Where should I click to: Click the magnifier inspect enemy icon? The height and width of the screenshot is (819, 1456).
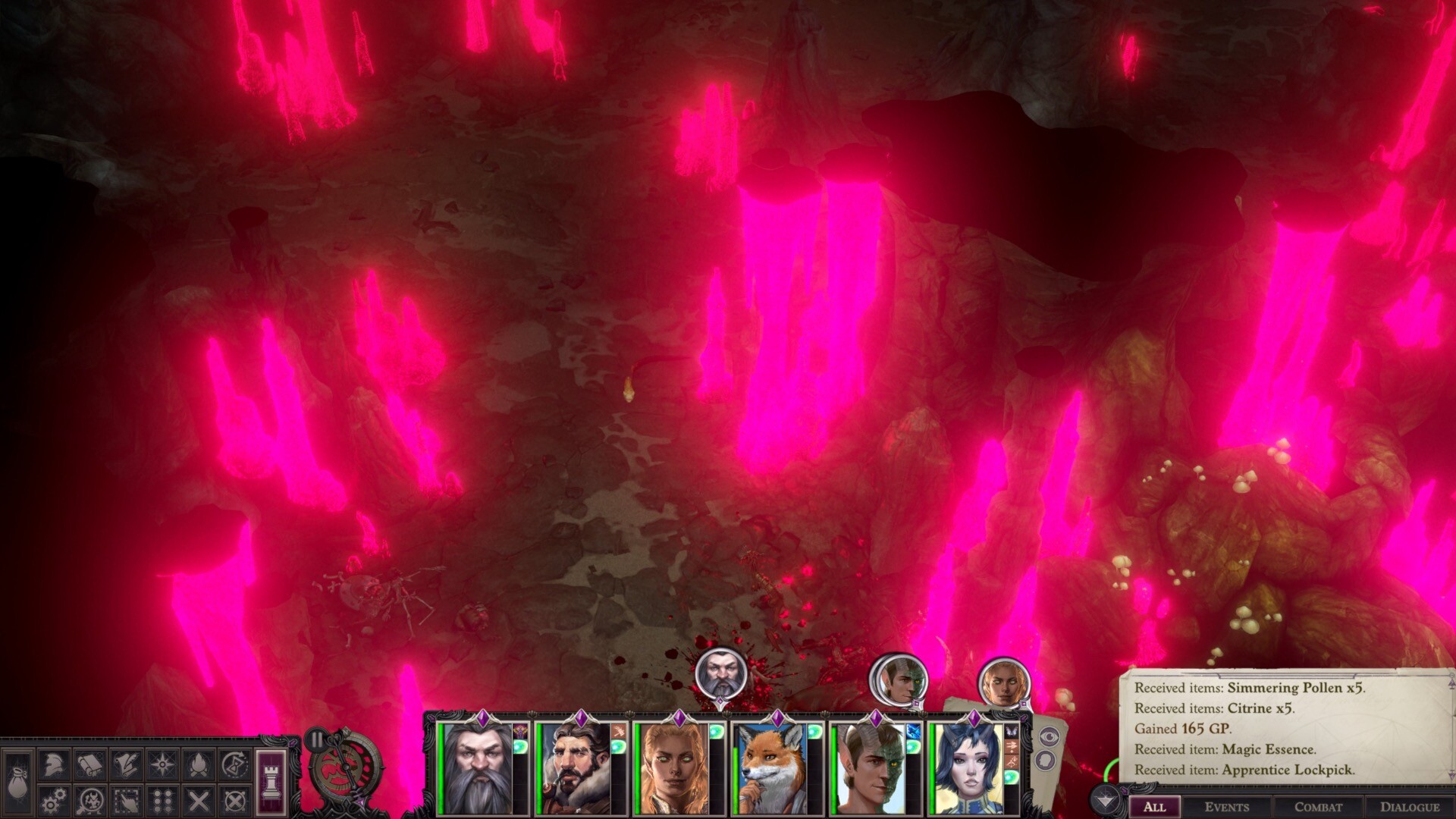pos(89,801)
